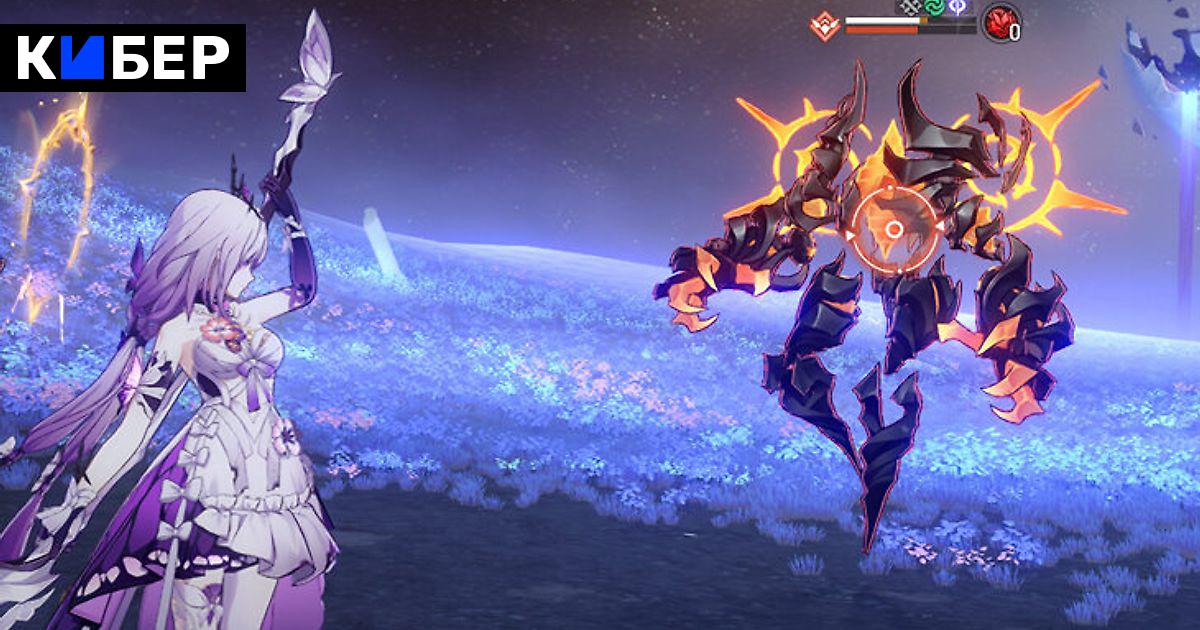1200x630 pixels.
Task: Select the enemy's orange target reticle
Action: click(x=894, y=229)
